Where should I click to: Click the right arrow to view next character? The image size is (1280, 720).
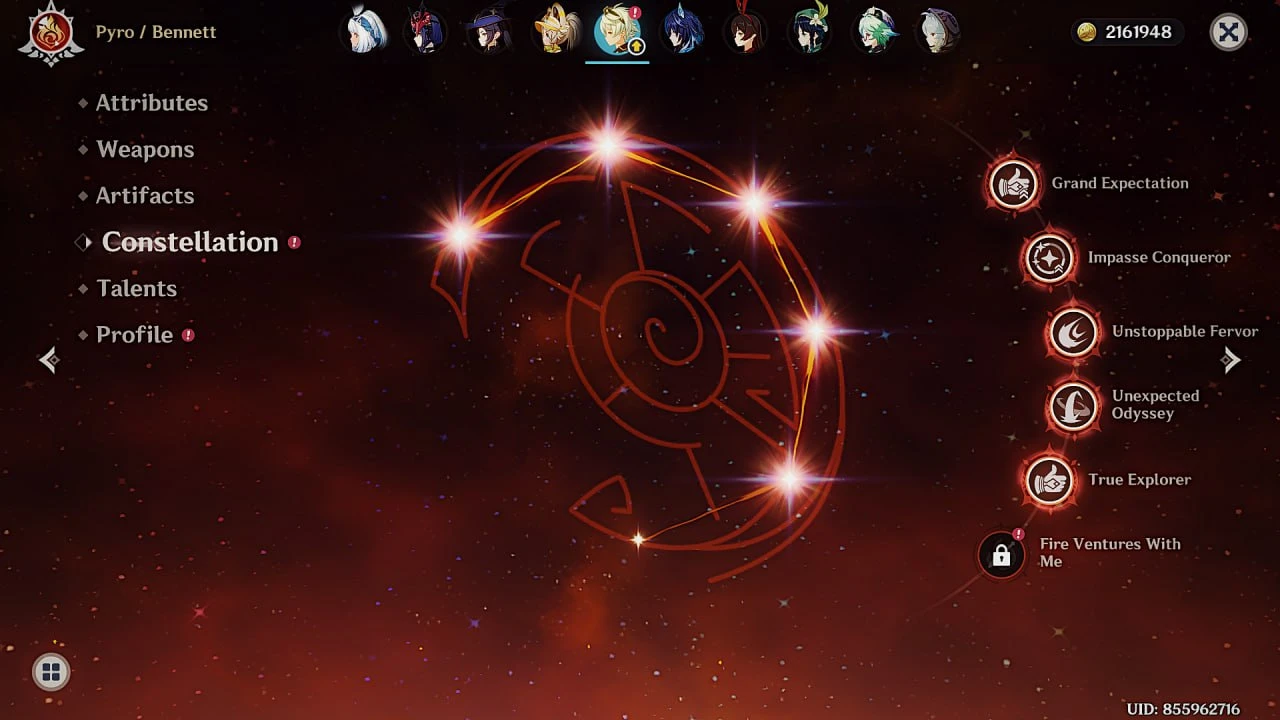coord(1232,360)
